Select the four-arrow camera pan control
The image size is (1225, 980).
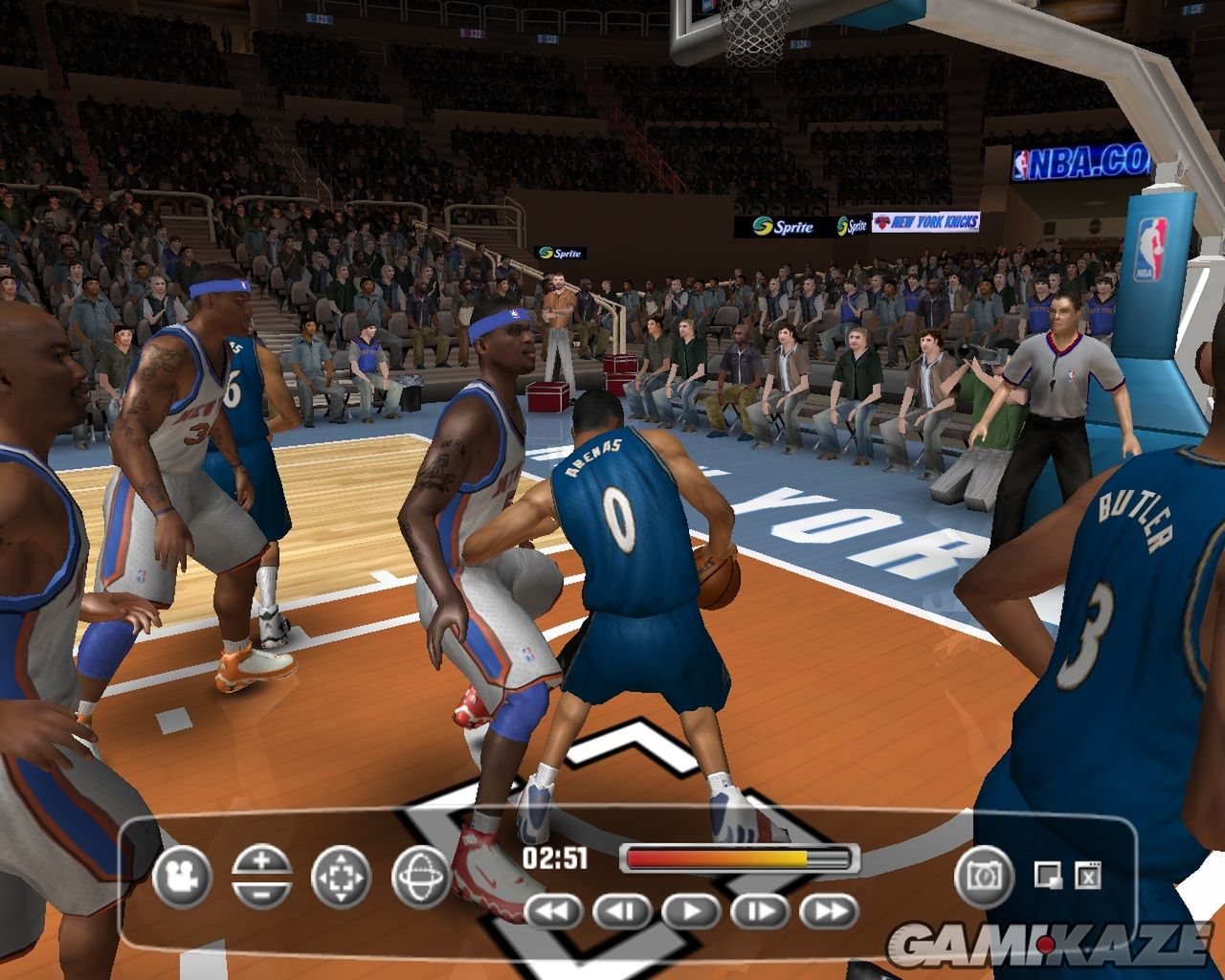341,876
